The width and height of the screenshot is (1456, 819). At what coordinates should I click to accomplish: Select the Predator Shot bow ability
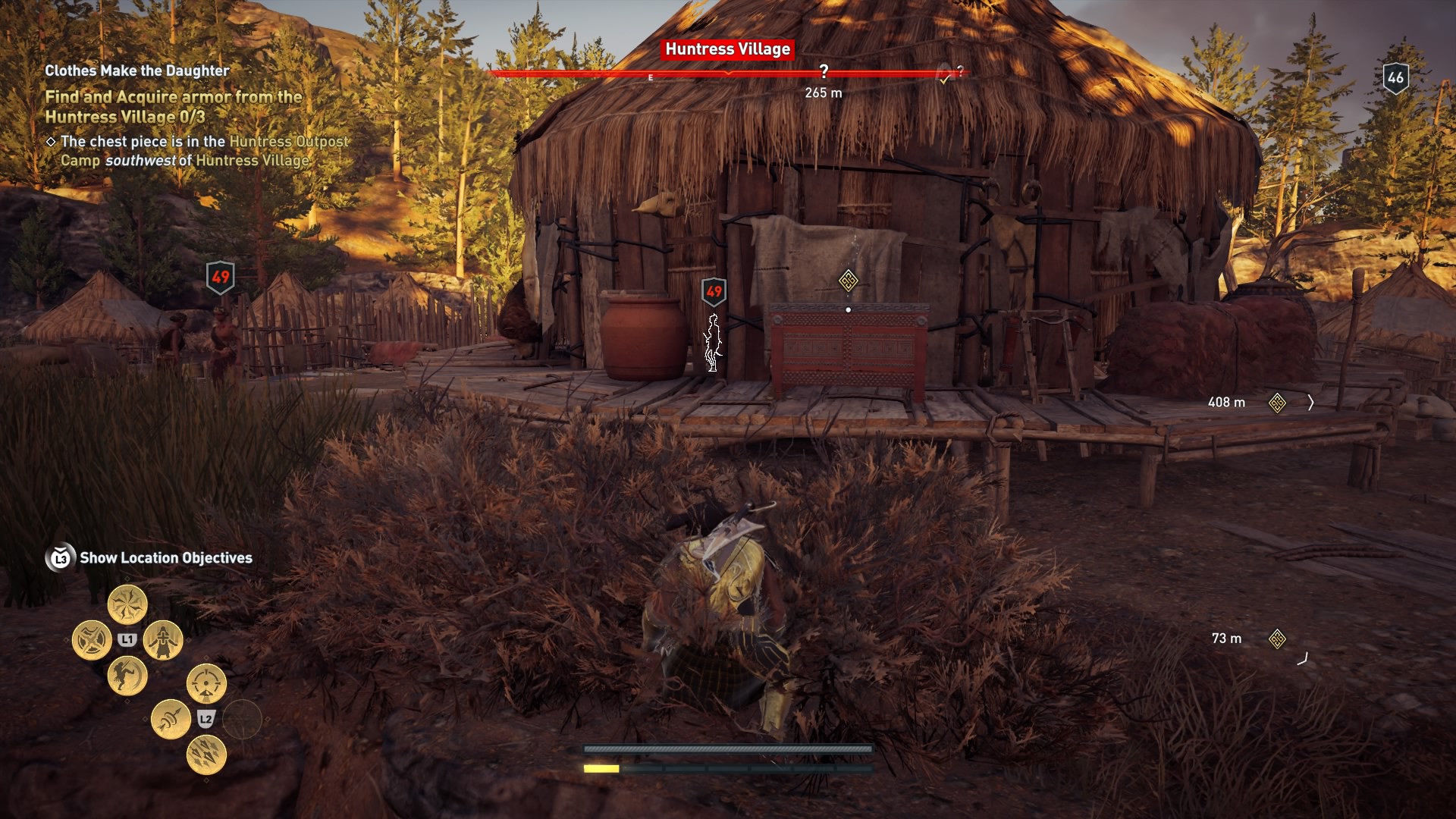(206, 682)
